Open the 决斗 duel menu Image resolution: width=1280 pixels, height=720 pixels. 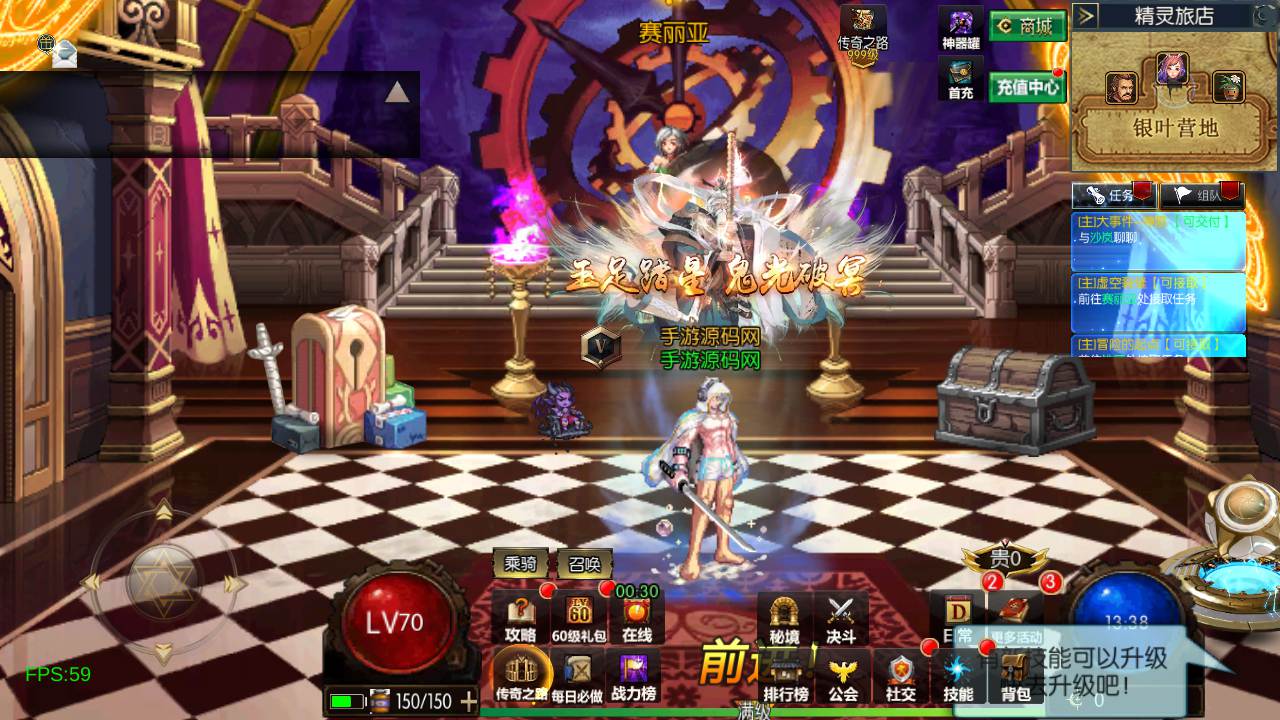coord(841,619)
